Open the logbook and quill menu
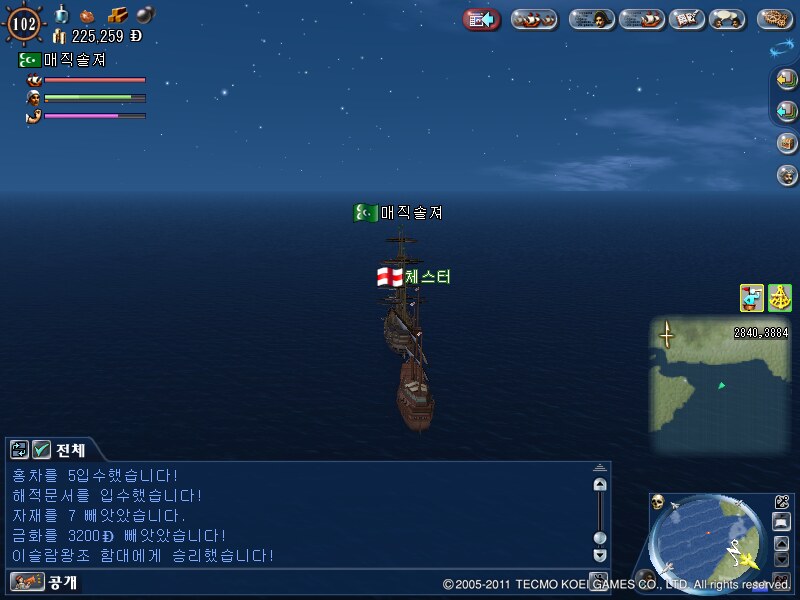Image resolution: width=800 pixels, height=600 pixels. click(x=685, y=18)
